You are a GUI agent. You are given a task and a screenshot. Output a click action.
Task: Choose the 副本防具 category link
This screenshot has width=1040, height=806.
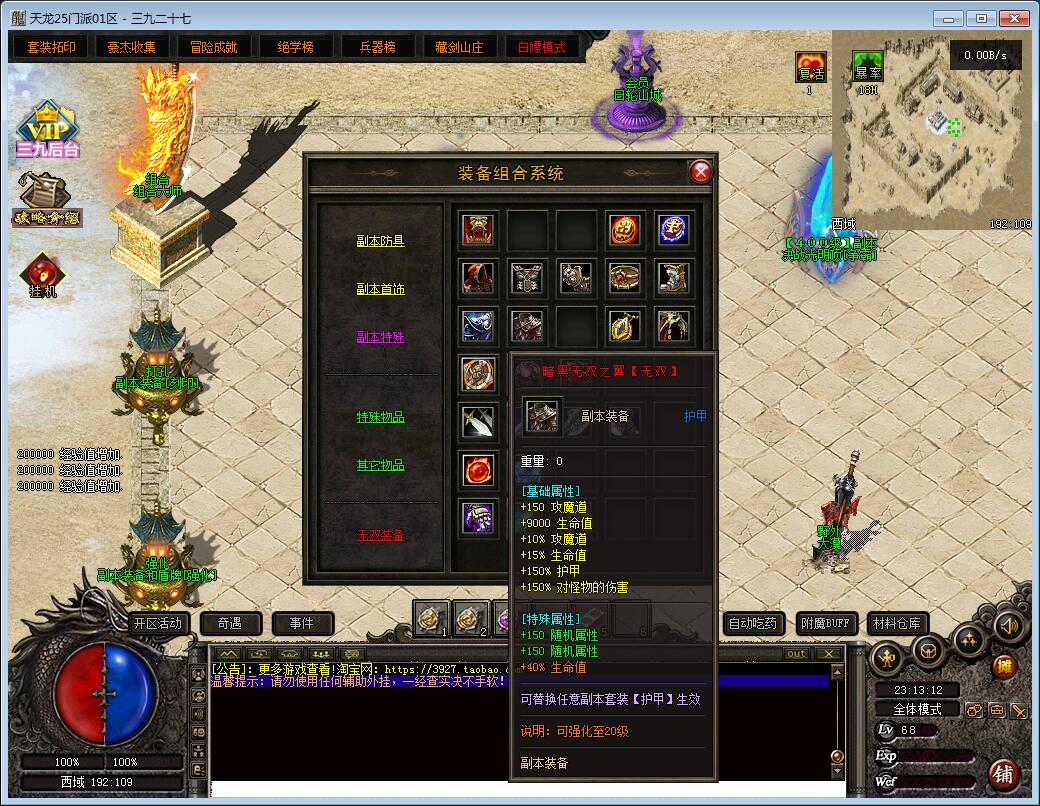pyautogui.click(x=380, y=241)
